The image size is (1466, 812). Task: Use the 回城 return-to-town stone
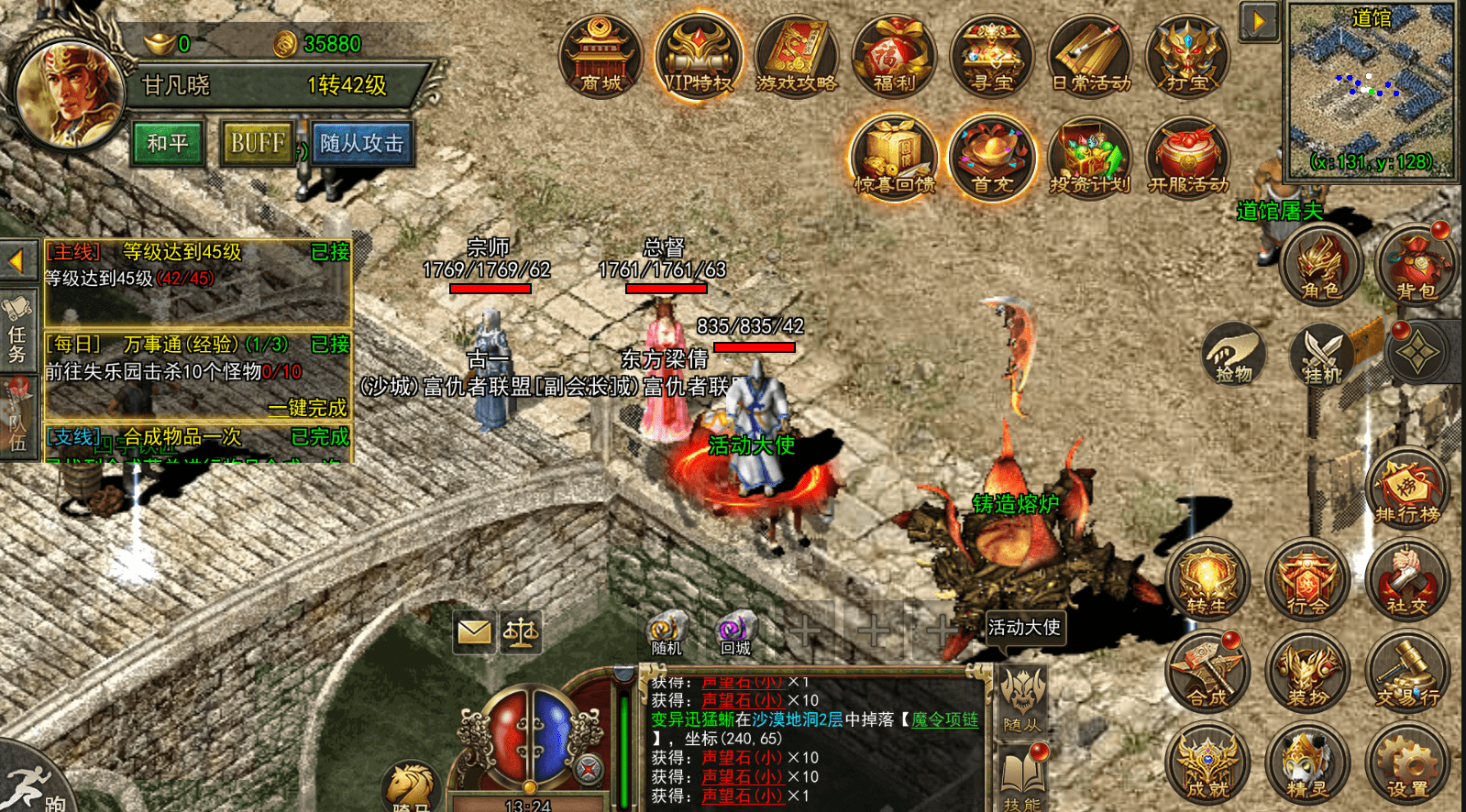pos(734,633)
